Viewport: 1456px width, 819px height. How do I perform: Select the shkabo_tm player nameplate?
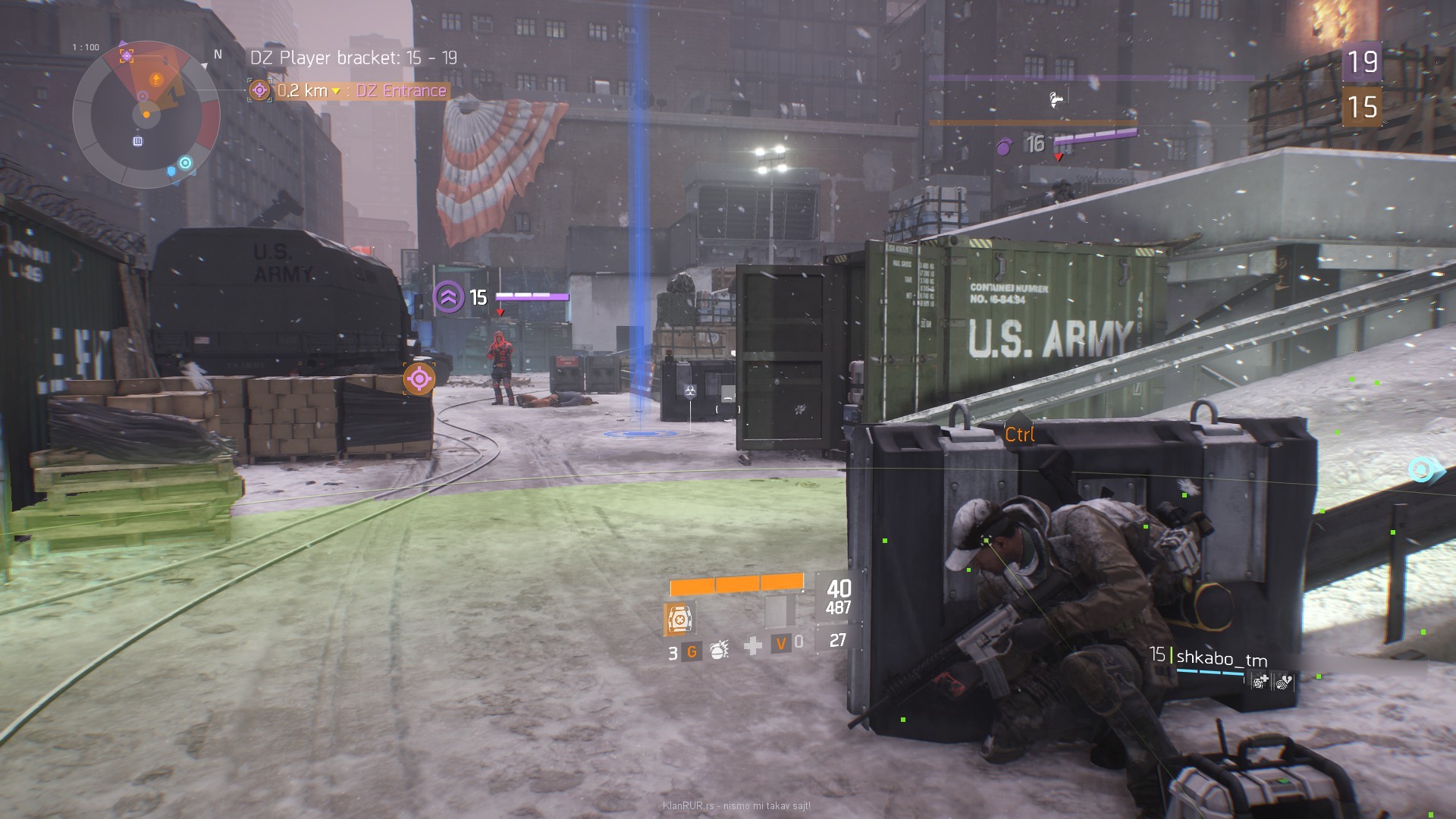(x=1221, y=658)
